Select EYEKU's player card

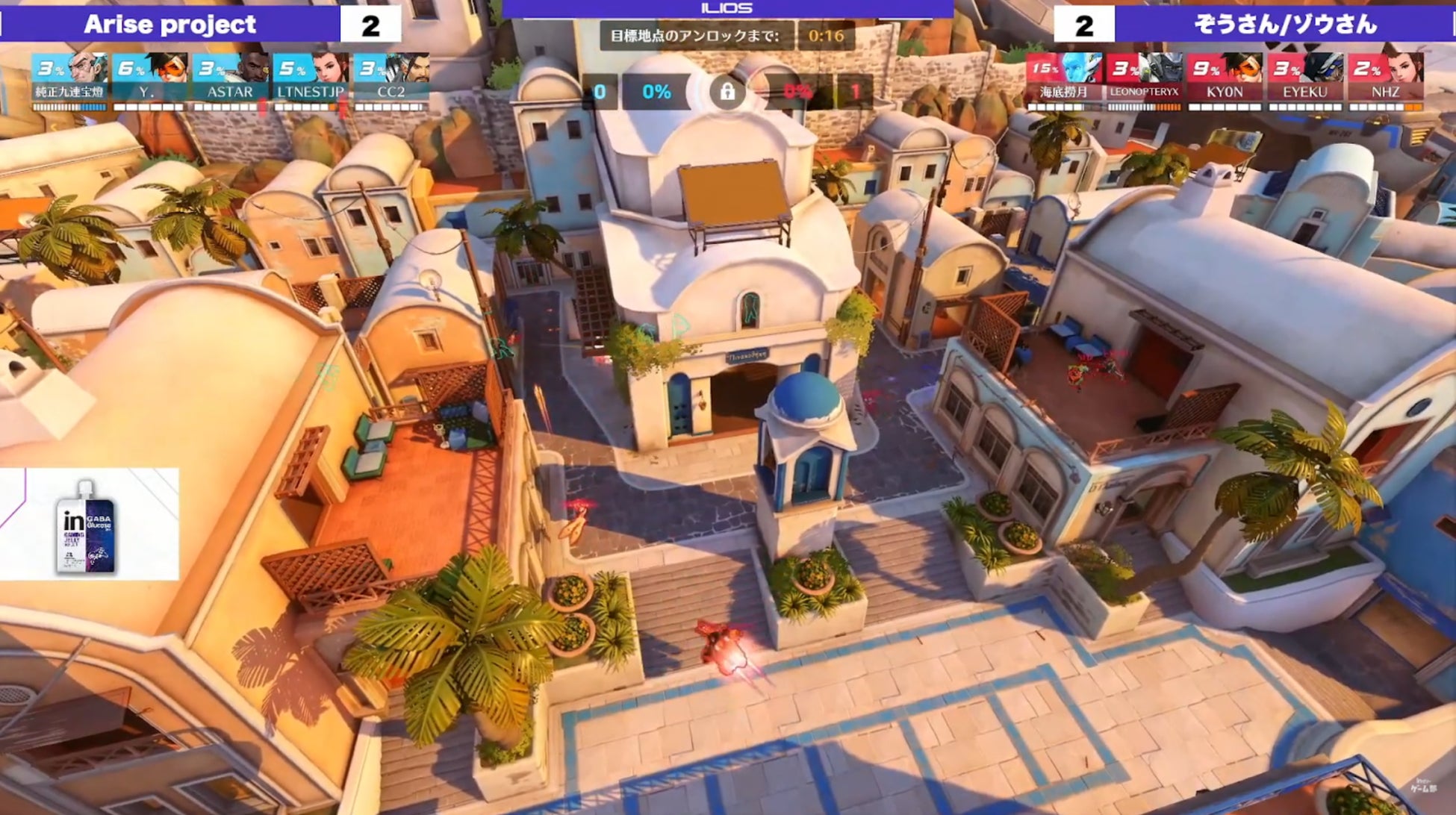1305,77
